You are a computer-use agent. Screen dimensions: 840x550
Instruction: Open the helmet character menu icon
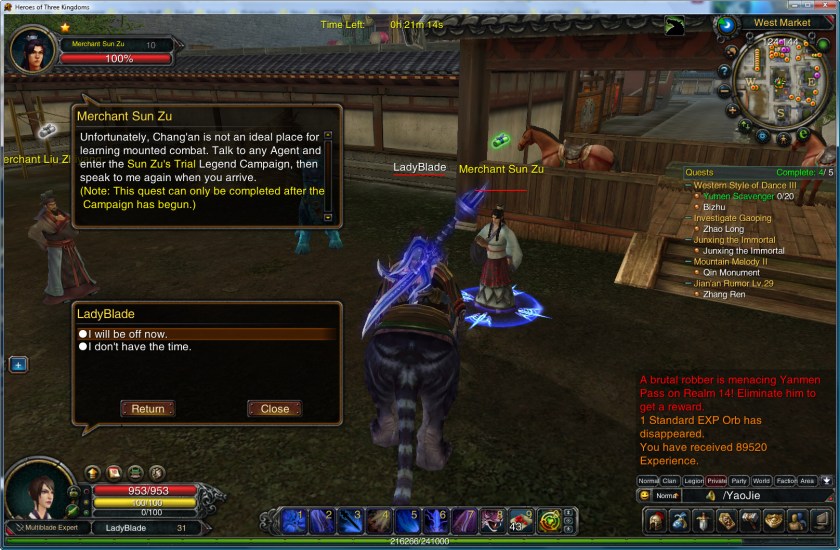[655, 520]
